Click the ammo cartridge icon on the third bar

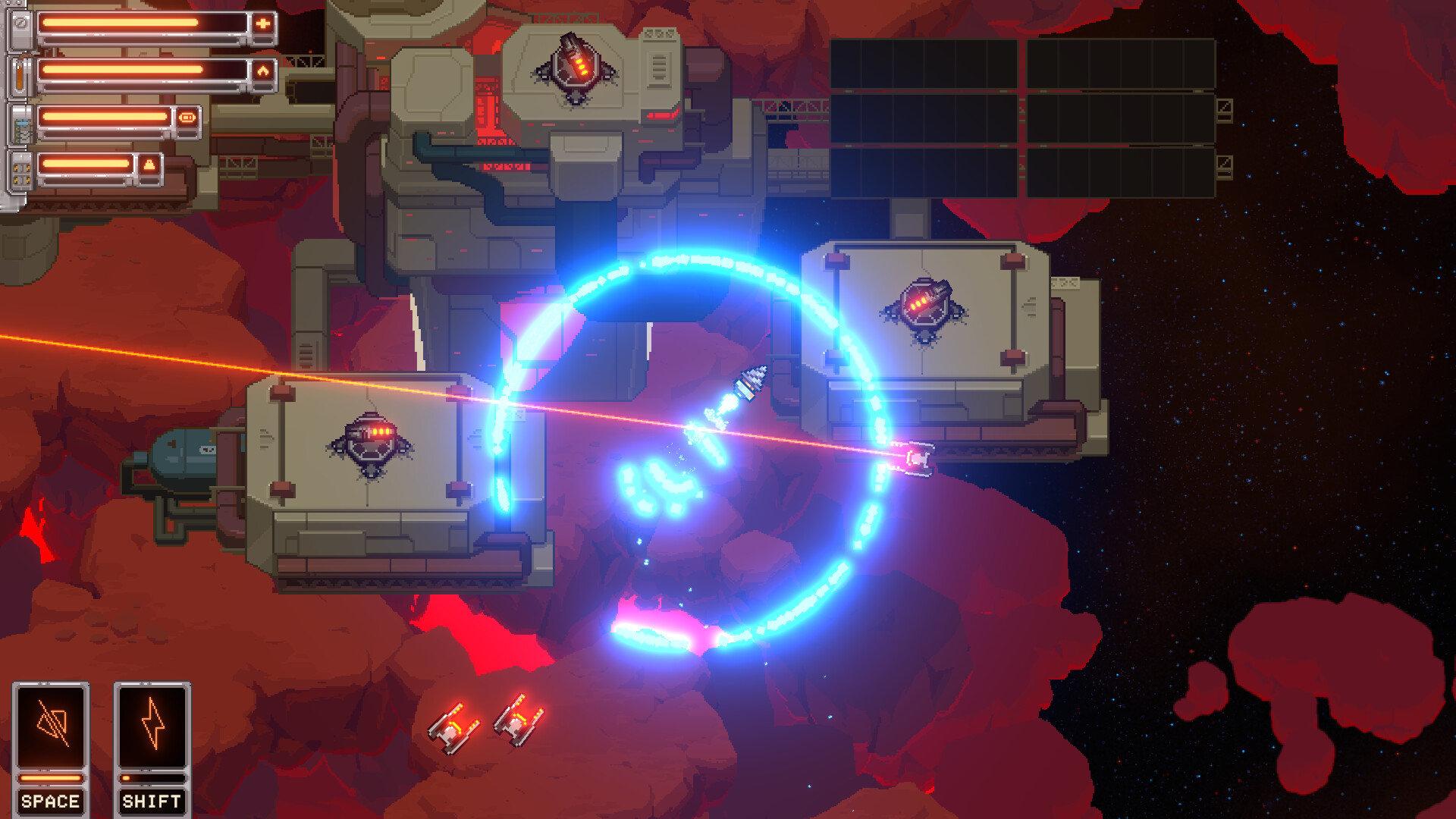(187, 117)
